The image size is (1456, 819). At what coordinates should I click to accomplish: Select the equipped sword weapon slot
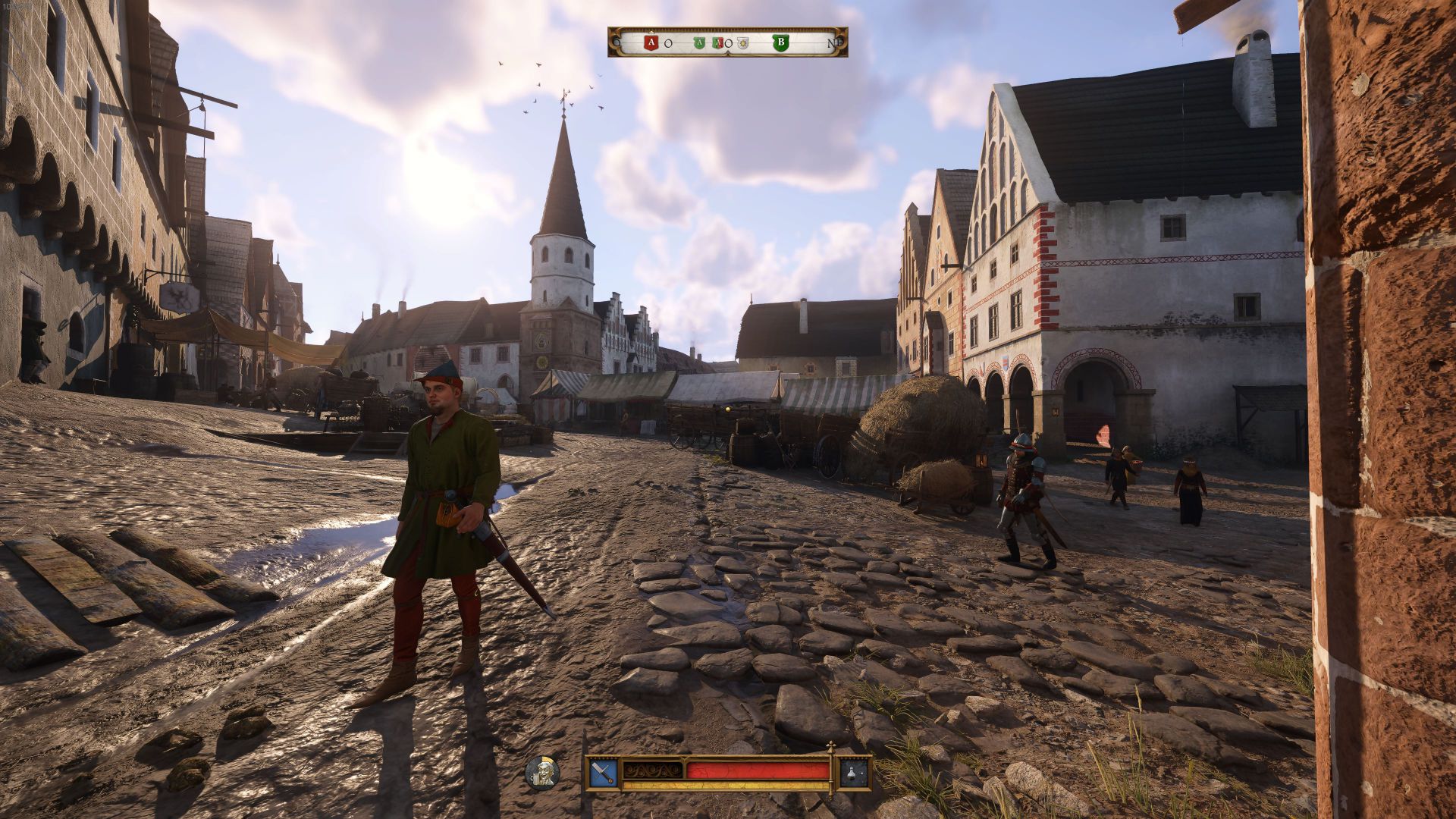pyautogui.click(x=603, y=773)
